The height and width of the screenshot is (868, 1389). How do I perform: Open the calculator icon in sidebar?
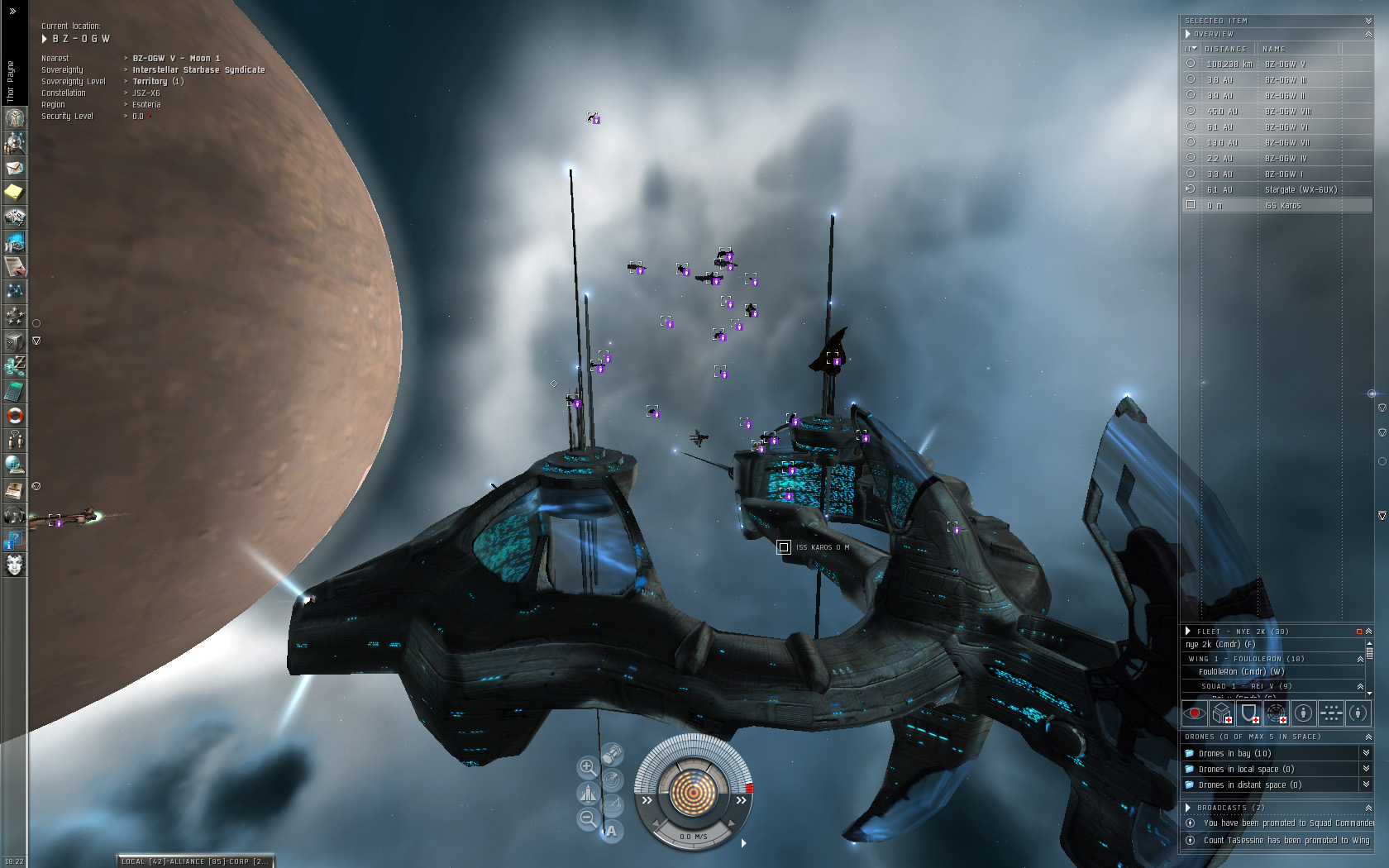click(x=15, y=391)
